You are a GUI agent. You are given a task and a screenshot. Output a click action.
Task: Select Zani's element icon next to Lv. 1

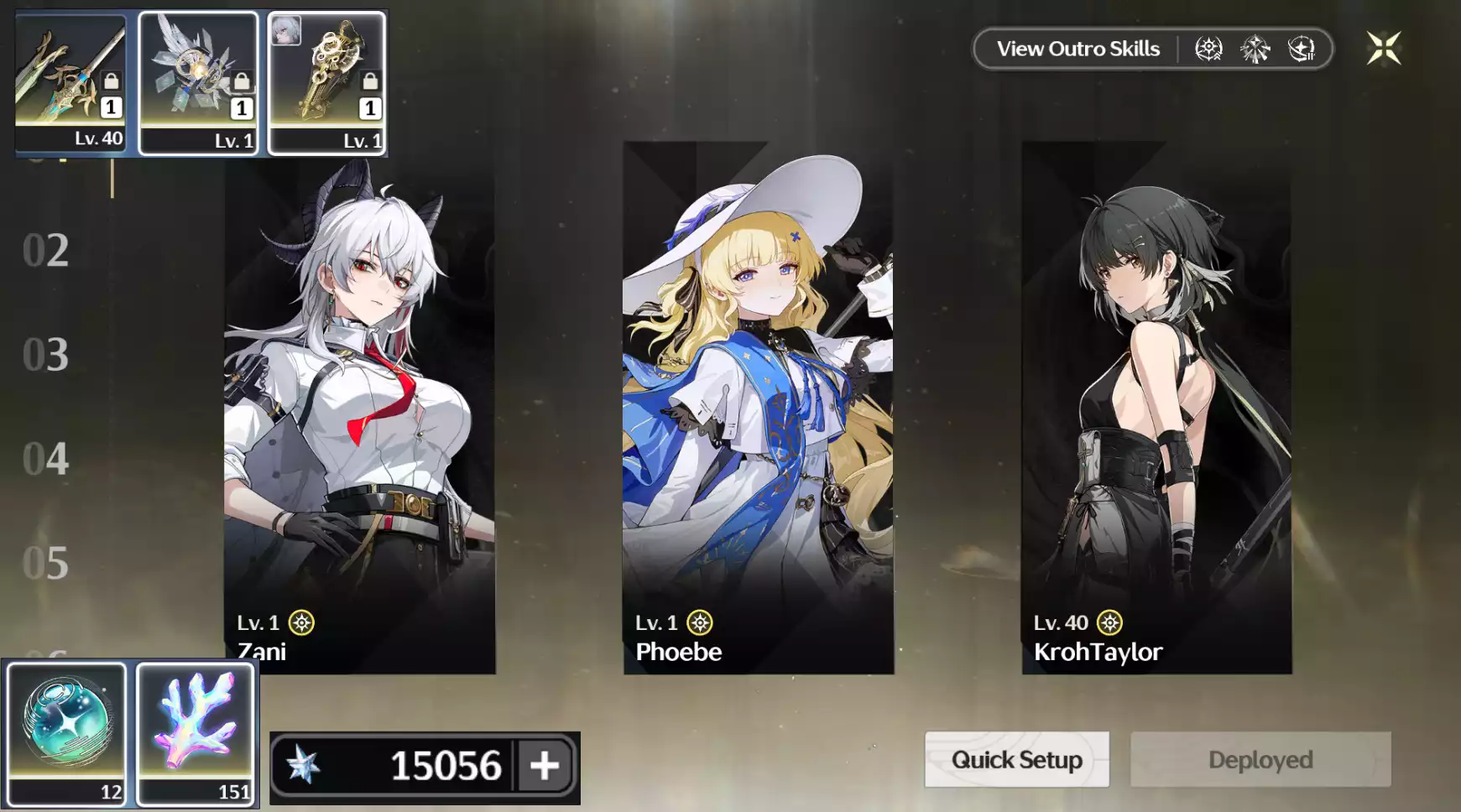click(x=303, y=622)
